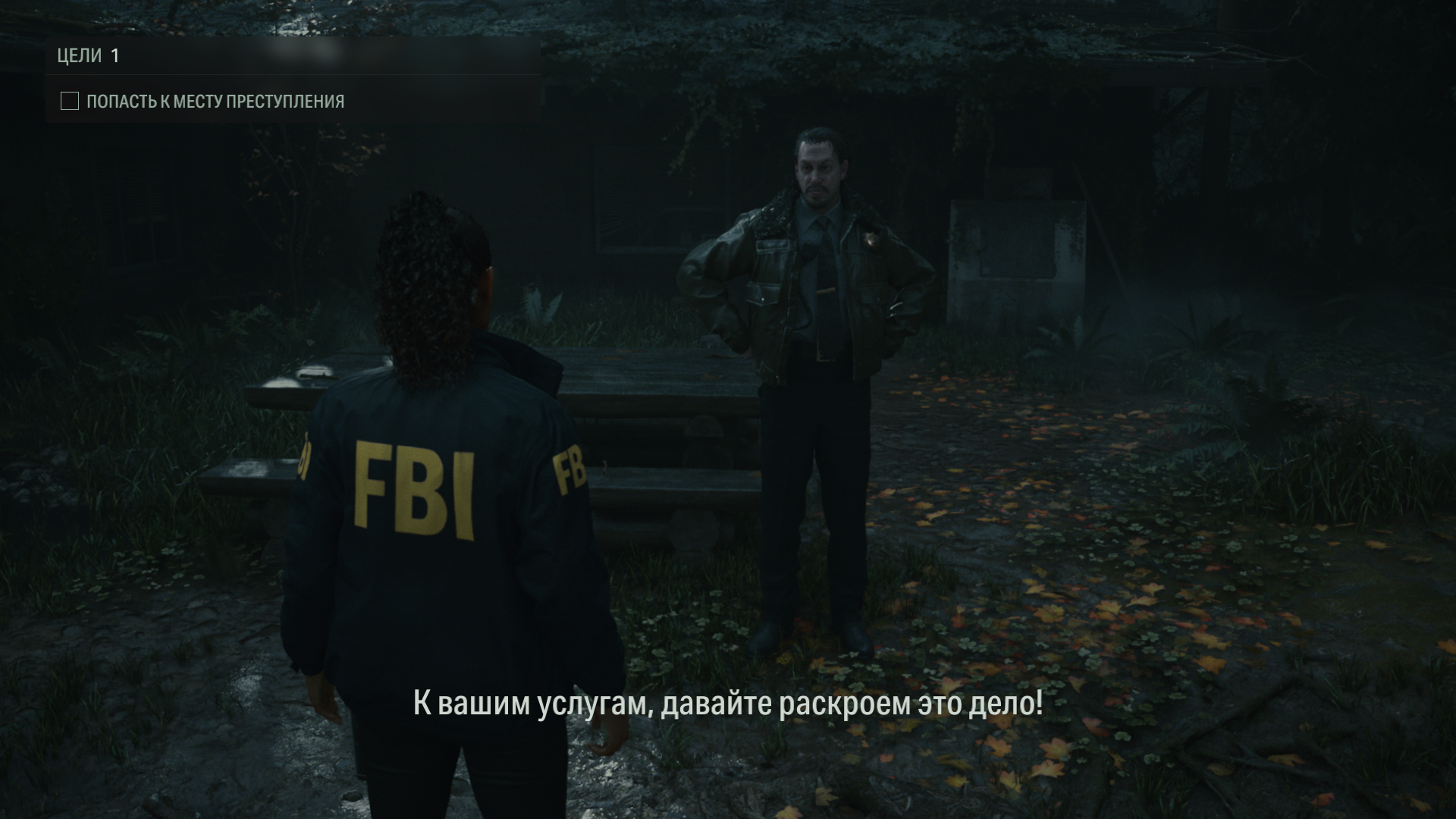Click the sheriff's tie clip
Viewport: 1456px width, 819px height.
pos(826,290)
